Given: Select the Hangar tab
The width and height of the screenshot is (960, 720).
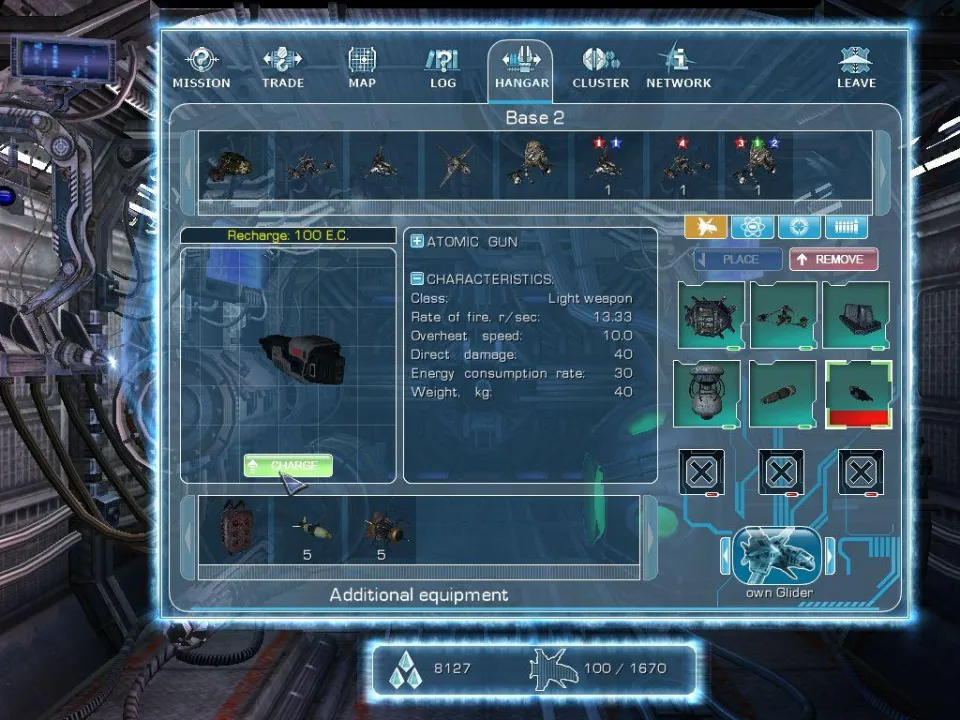Looking at the screenshot, I should [x=521, y=68].
